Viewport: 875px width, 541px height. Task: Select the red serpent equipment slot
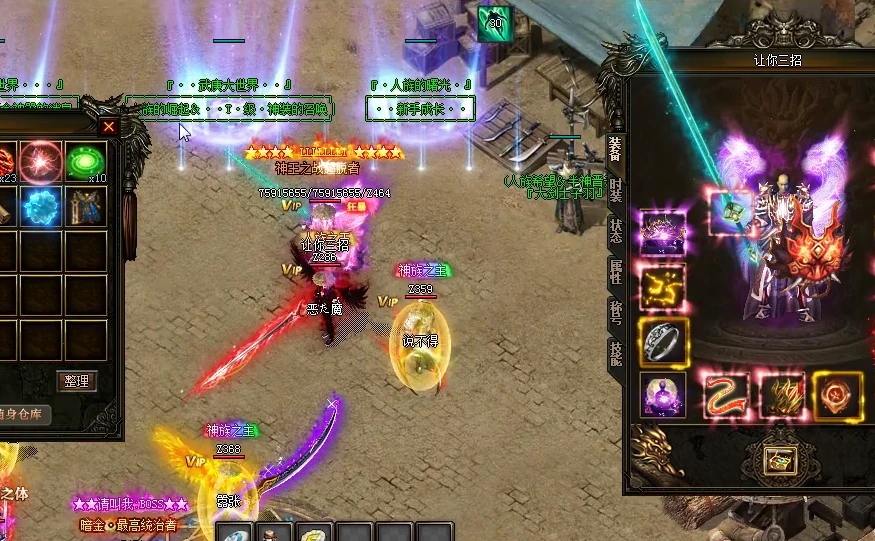click(727, 395)
